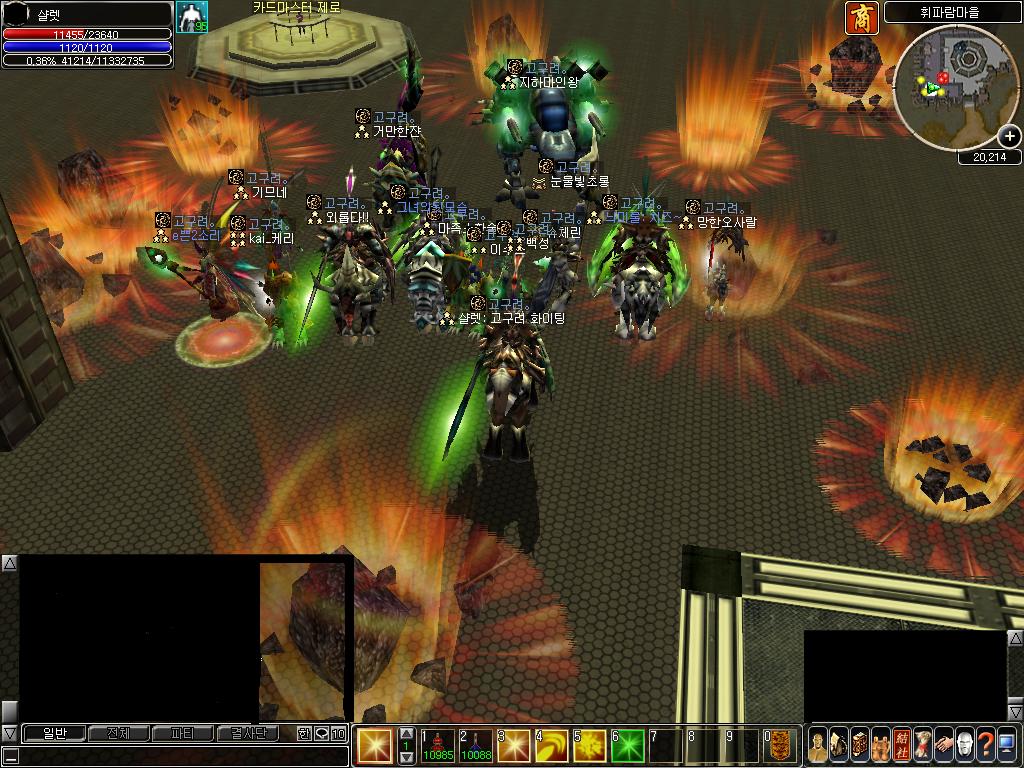Image resolution: width=1024 pixels, height=768 pixels.
Task: Open the 파티 chat tab
Action: click(182, 733)
